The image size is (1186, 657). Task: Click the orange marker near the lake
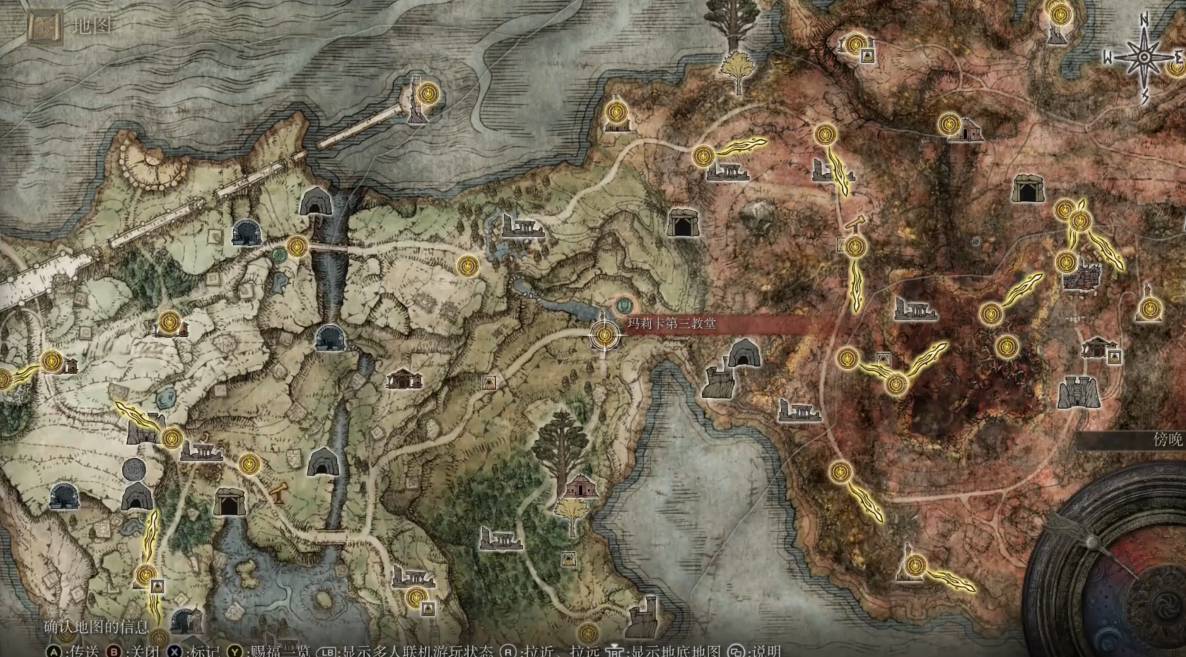(282, 492)
